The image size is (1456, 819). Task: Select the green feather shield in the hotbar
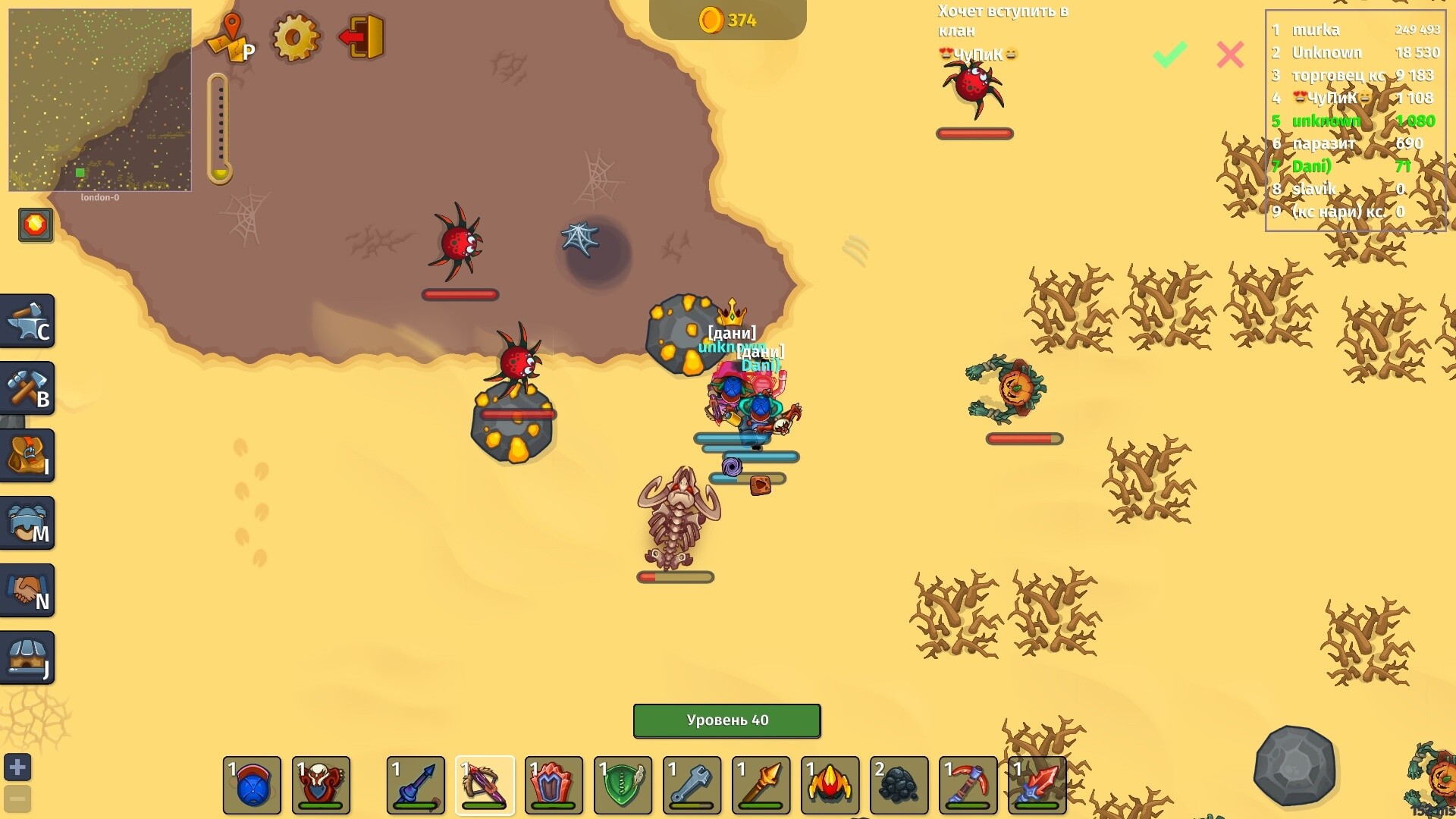(x=622, y=785)
